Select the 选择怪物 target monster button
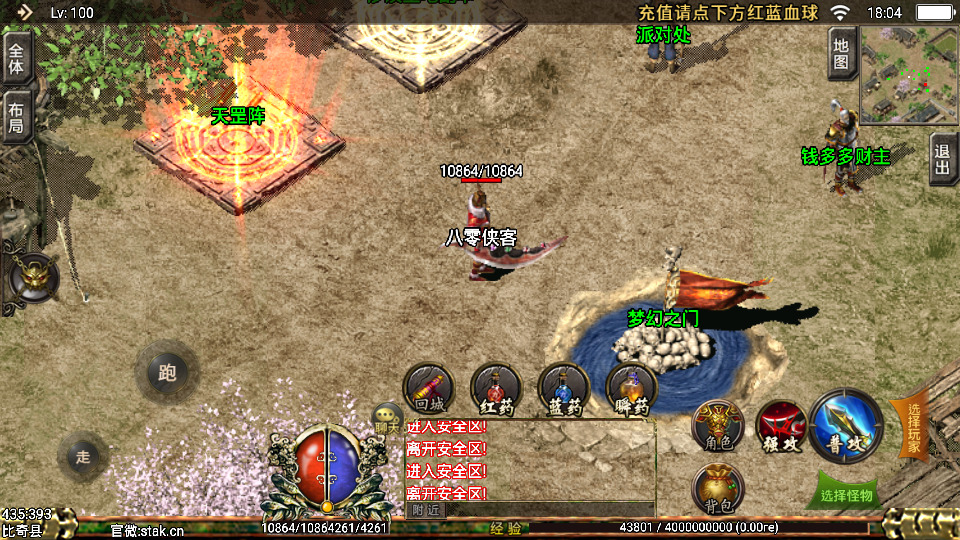 pyautogui.click(x=846, y=493)
